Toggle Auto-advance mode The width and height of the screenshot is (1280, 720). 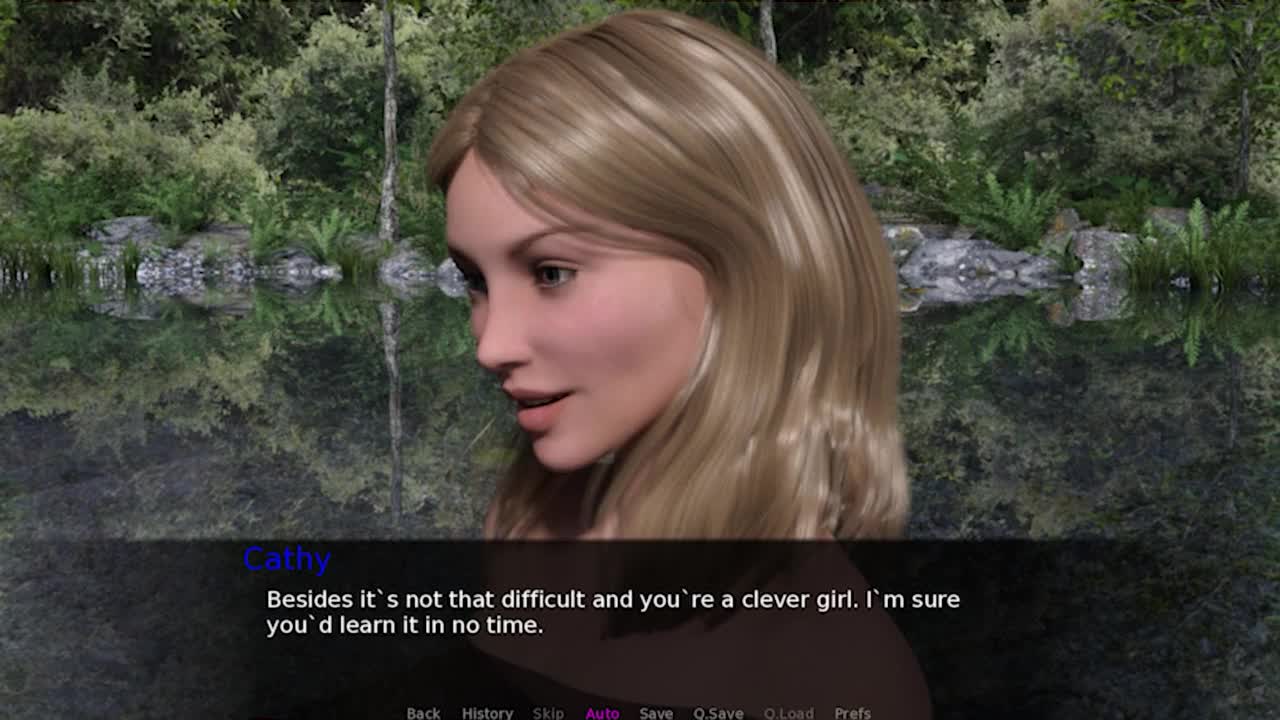602,713
